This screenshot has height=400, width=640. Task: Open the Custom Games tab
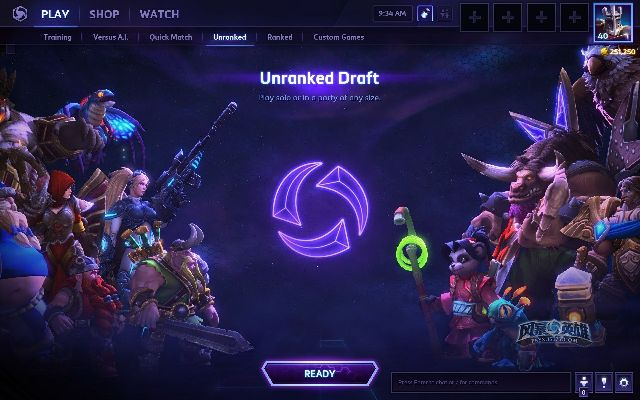338,37
